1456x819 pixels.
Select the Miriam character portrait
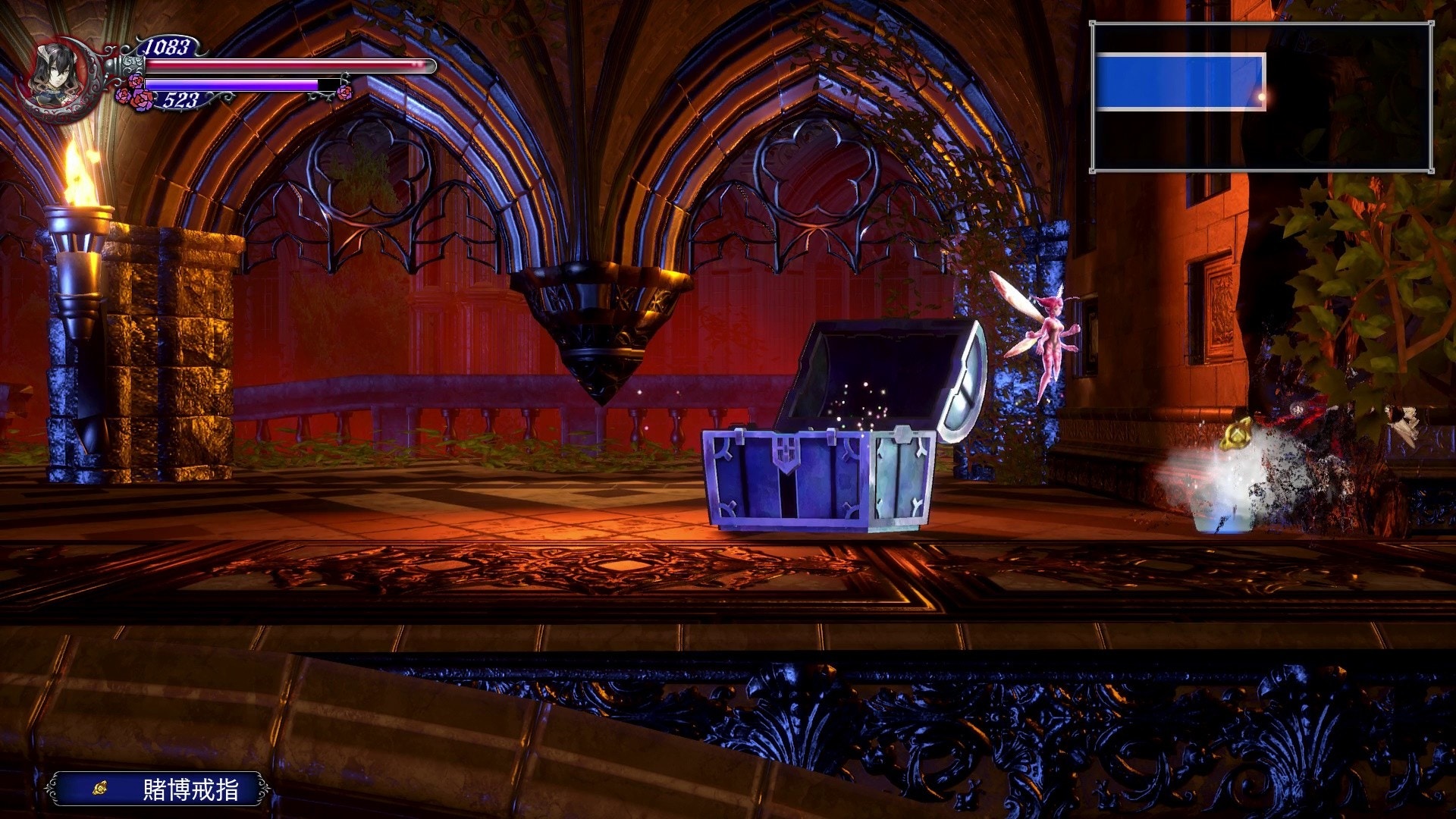(x=61, y=75)
